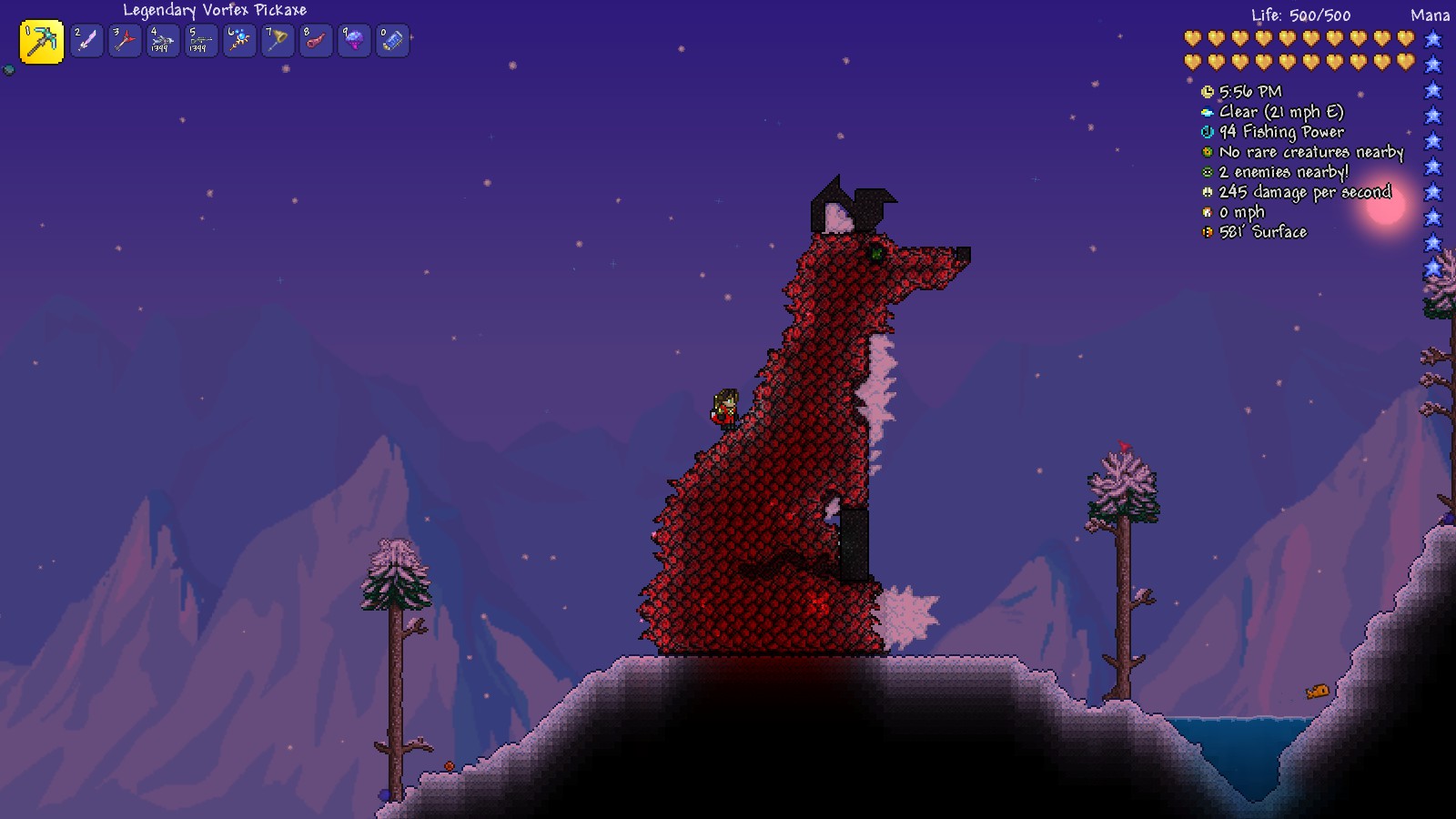The height and width of the screenshot is (819, 1456).
Task: Click the 94 Fishing Power info icon
Action: [x=1207, y=132]
